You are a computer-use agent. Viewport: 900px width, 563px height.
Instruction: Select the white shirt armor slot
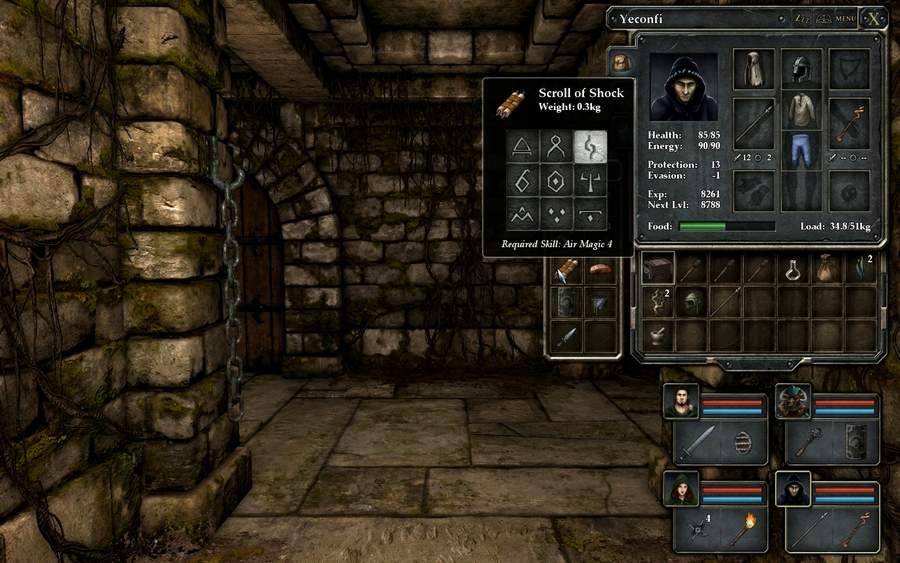(801, 113)
